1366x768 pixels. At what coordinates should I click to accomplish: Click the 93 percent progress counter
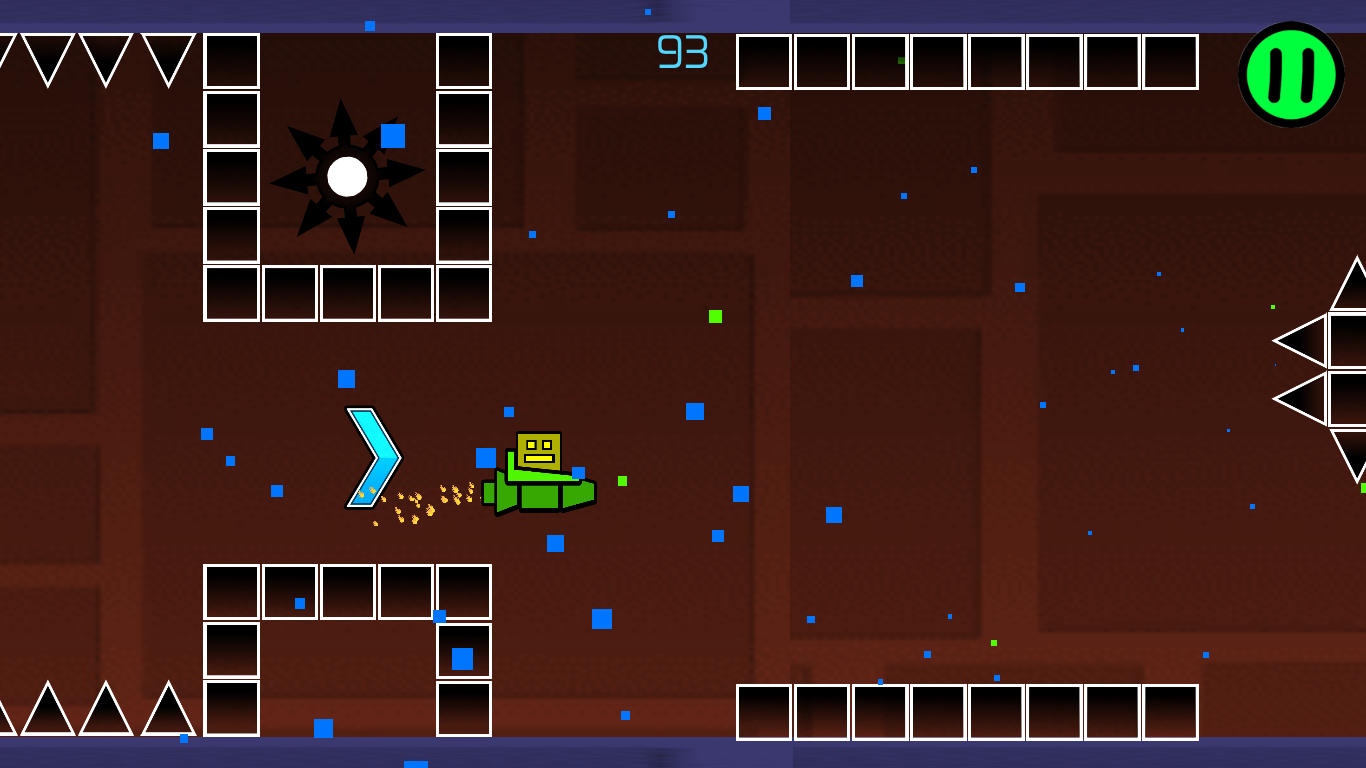[681, 49]
